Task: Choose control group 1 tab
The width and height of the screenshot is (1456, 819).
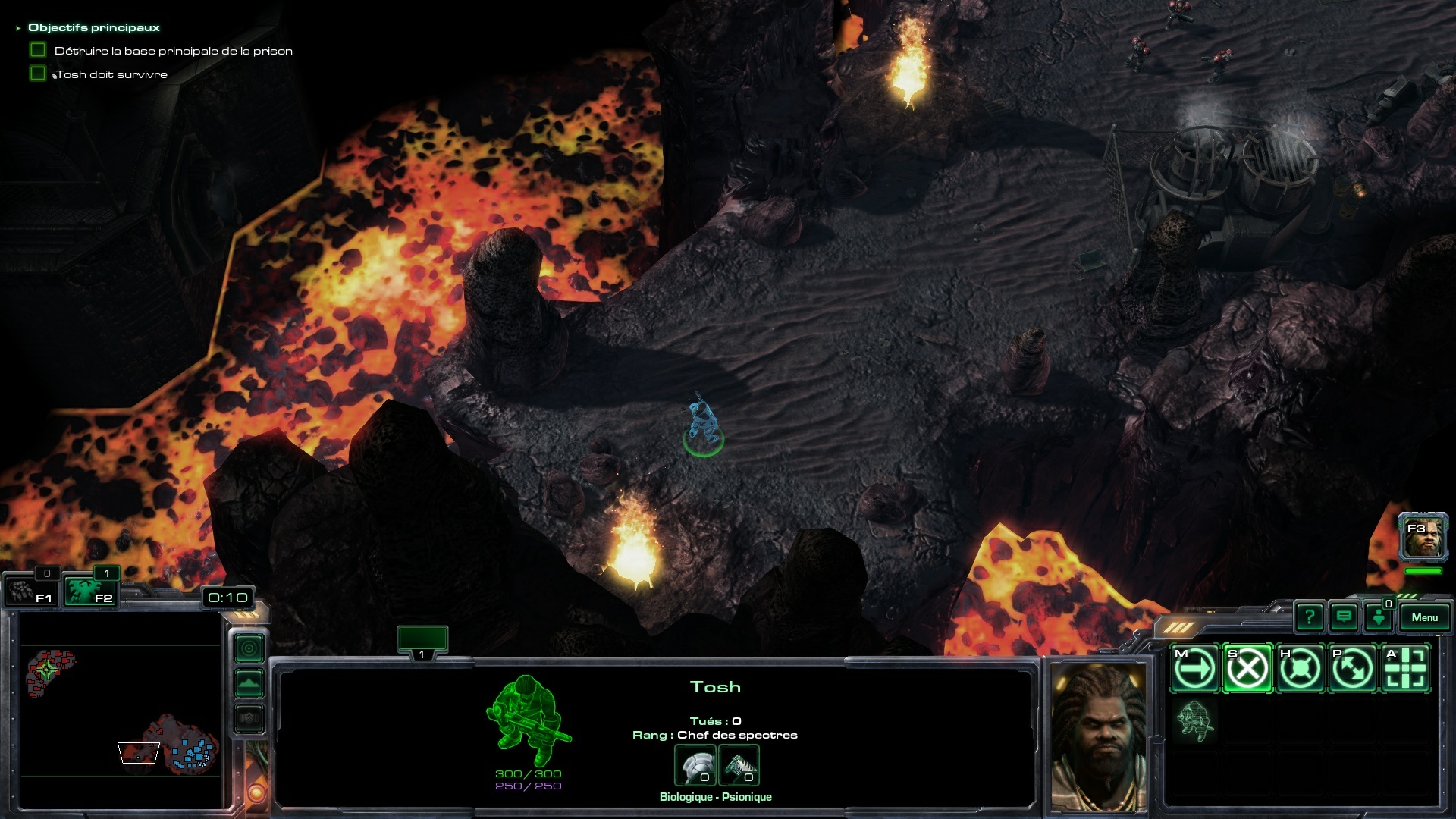Action: [x=422, y=641]
